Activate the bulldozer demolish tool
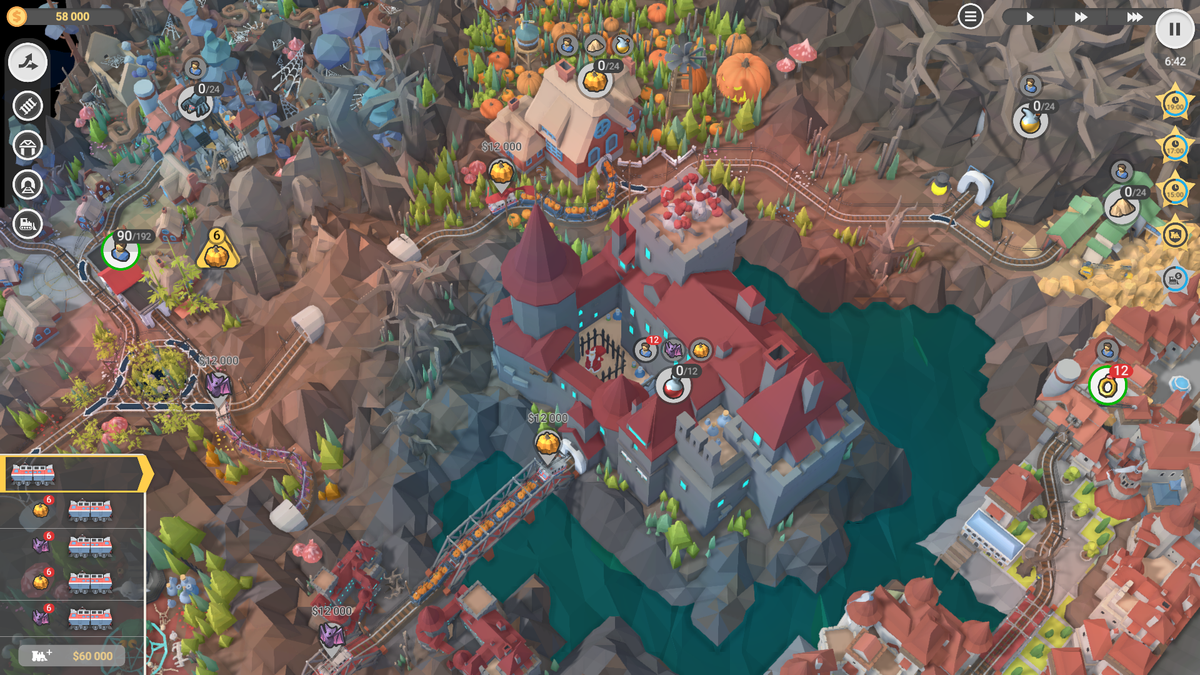 pyautogui.click(x=28, y=224)
